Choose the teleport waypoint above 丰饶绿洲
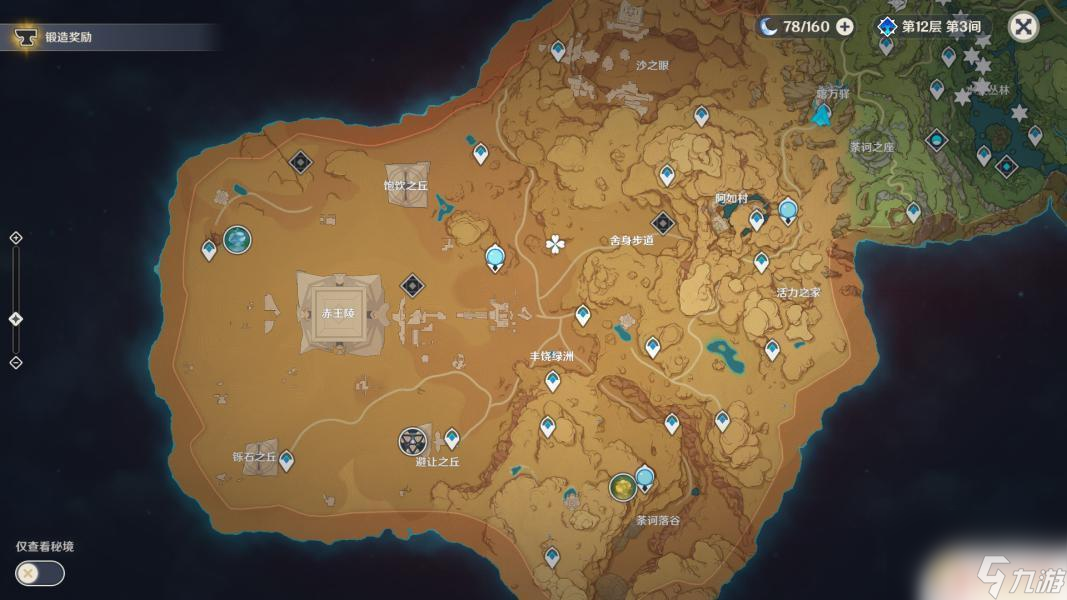Image resolution: width=1067 pixels, height=600 pixels. 583,316
